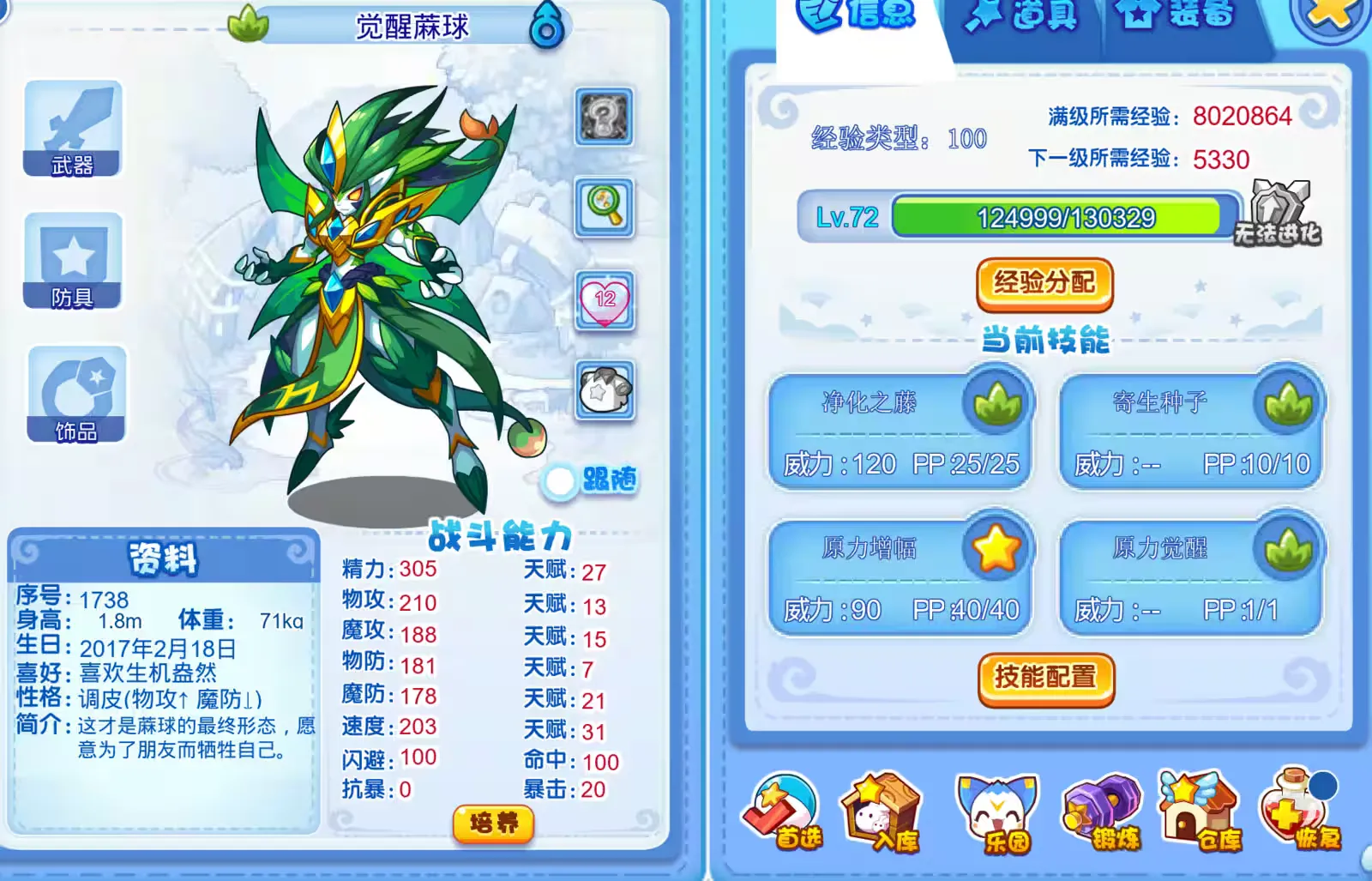
Task: Choose the 寄生种子 skill card
Action: [1191, 431]
